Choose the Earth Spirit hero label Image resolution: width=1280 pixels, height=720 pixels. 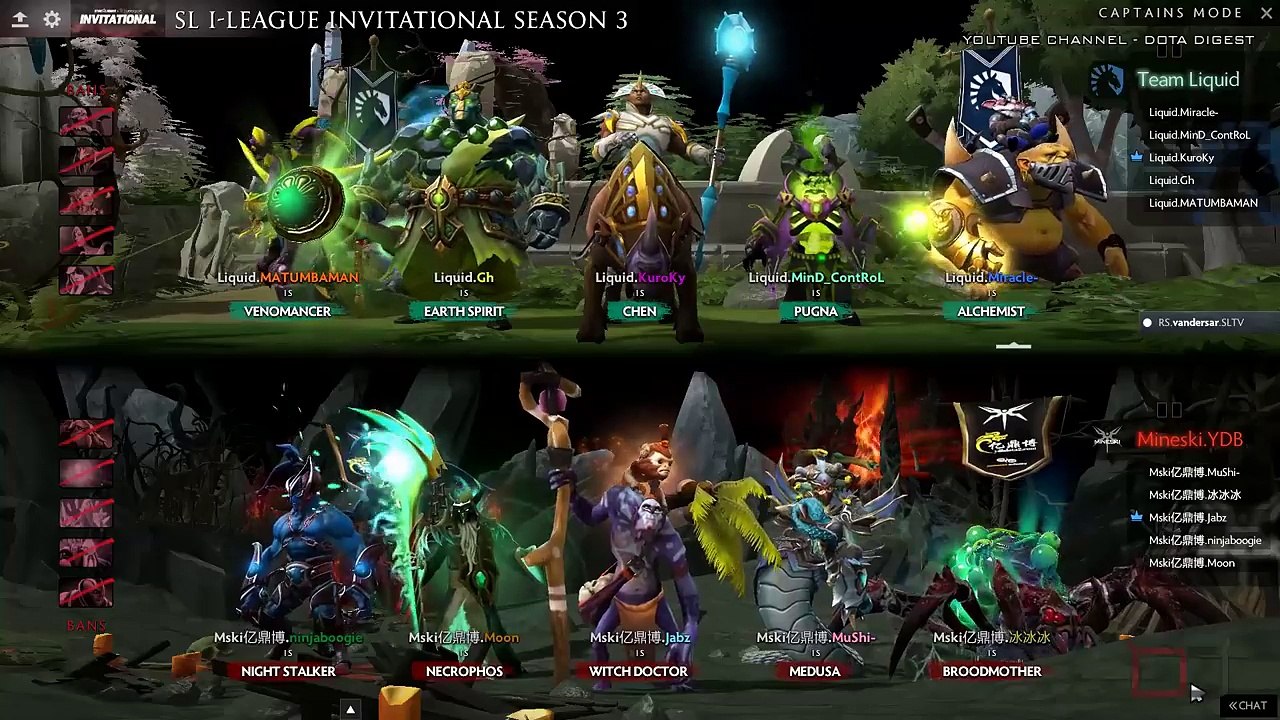pos(464,311)
